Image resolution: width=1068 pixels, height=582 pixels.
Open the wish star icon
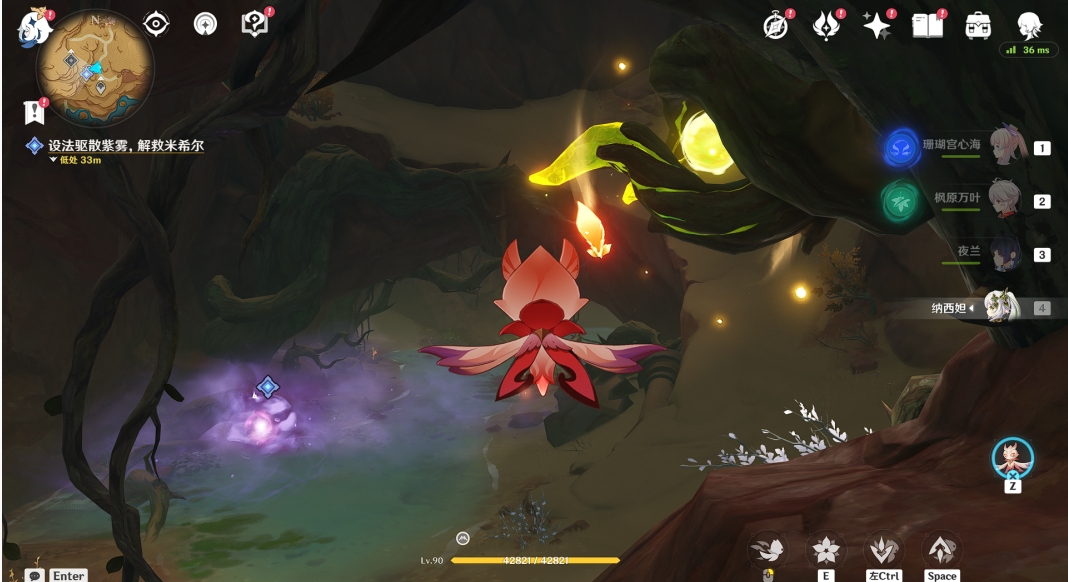click(x=877, y=27)
